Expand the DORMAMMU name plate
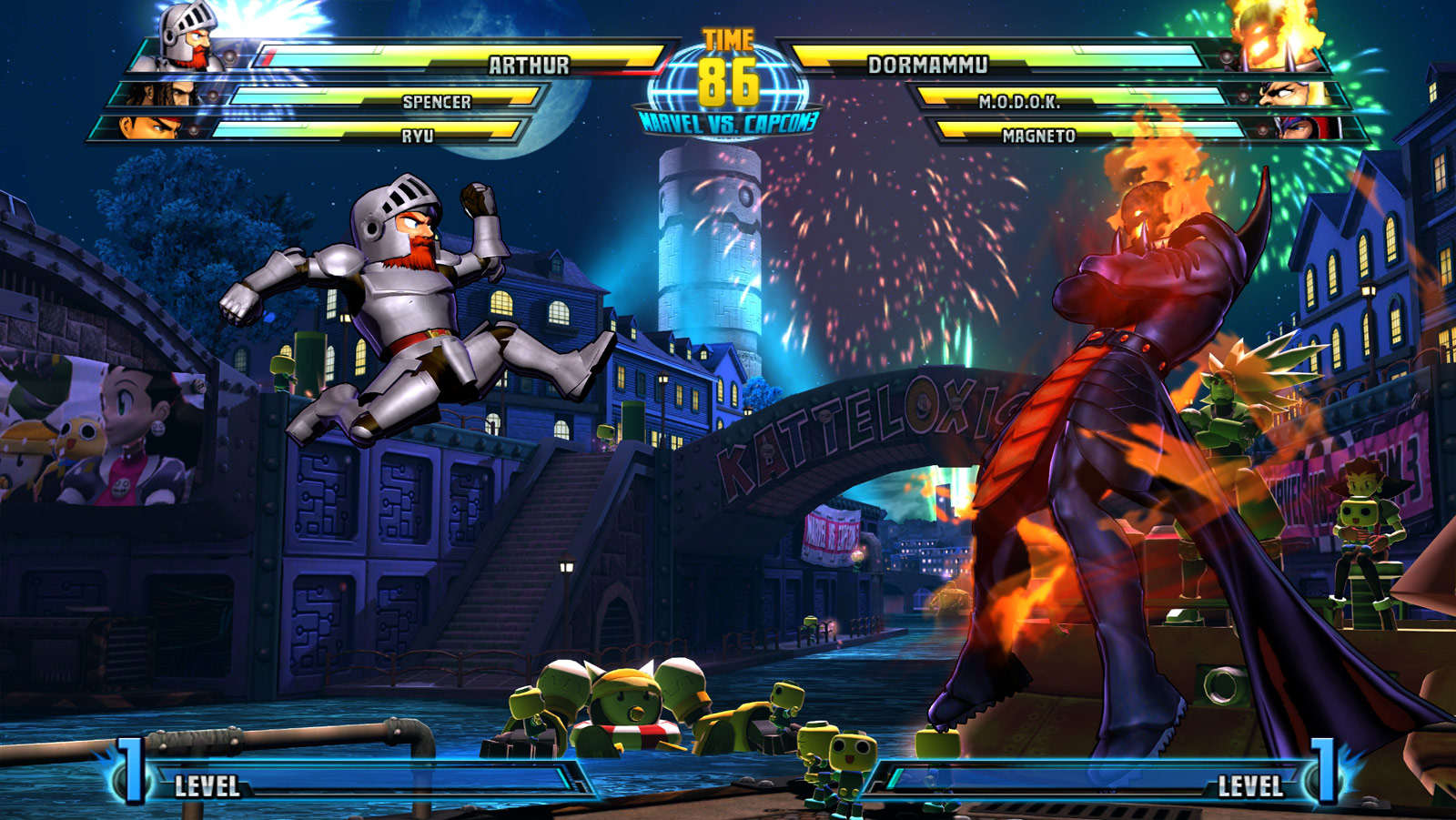This screenshot has height=820, width=1456. [928, 65]
